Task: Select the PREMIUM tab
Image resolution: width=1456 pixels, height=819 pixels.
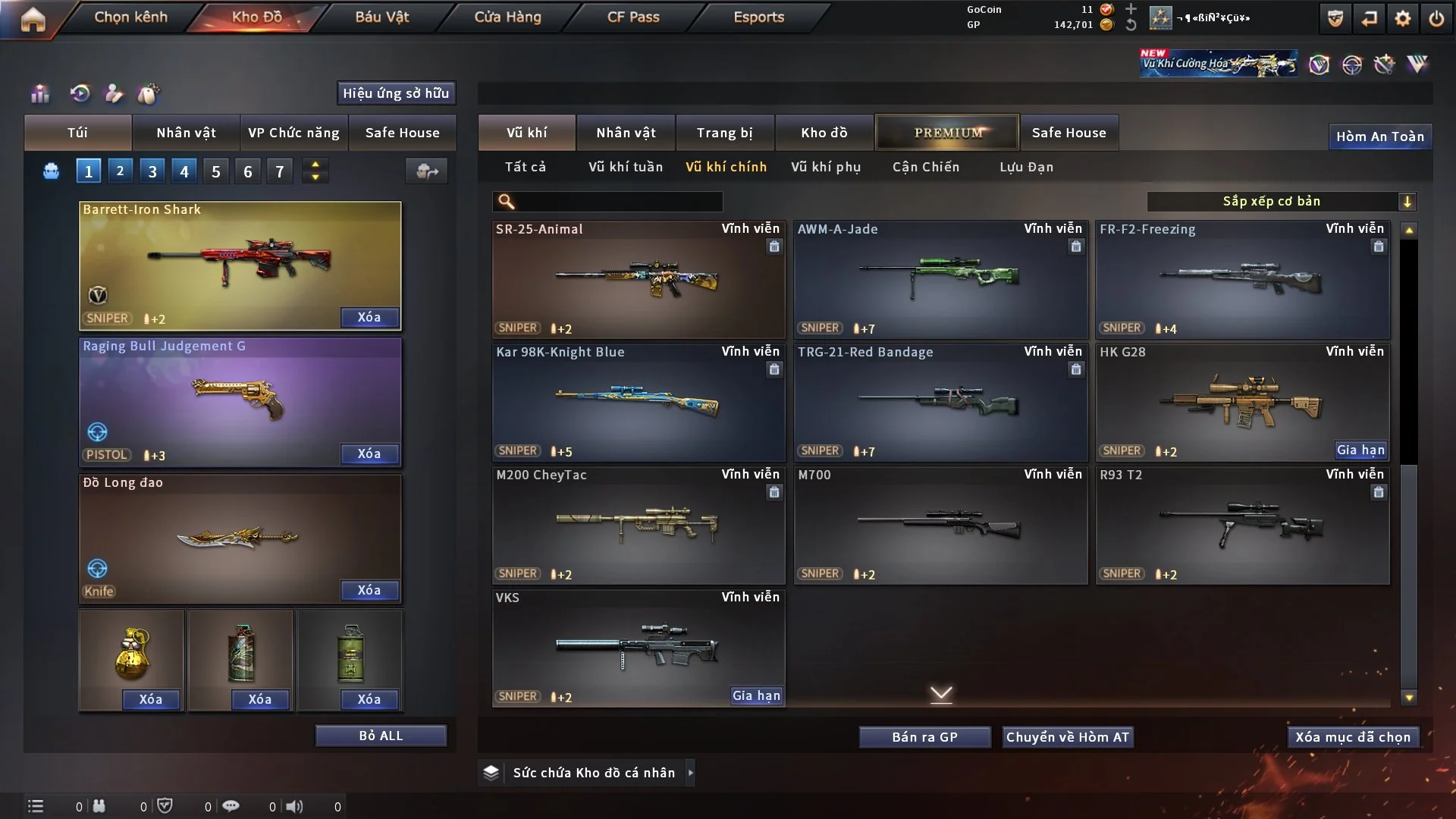Action: point(947,133)
